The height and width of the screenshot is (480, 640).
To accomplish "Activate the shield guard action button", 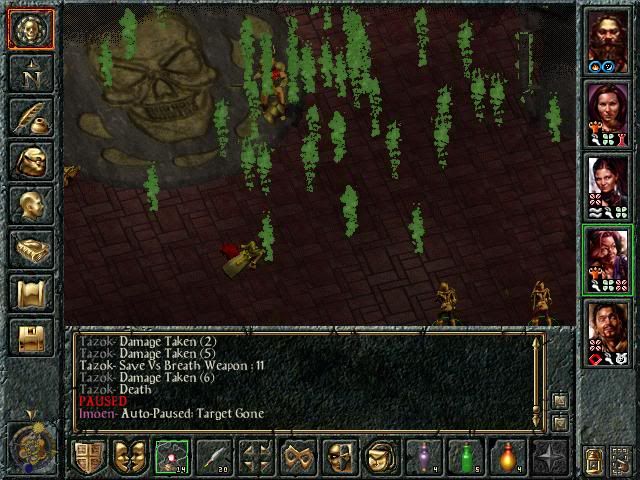I will pyautogui.click(x=88, y=456).
